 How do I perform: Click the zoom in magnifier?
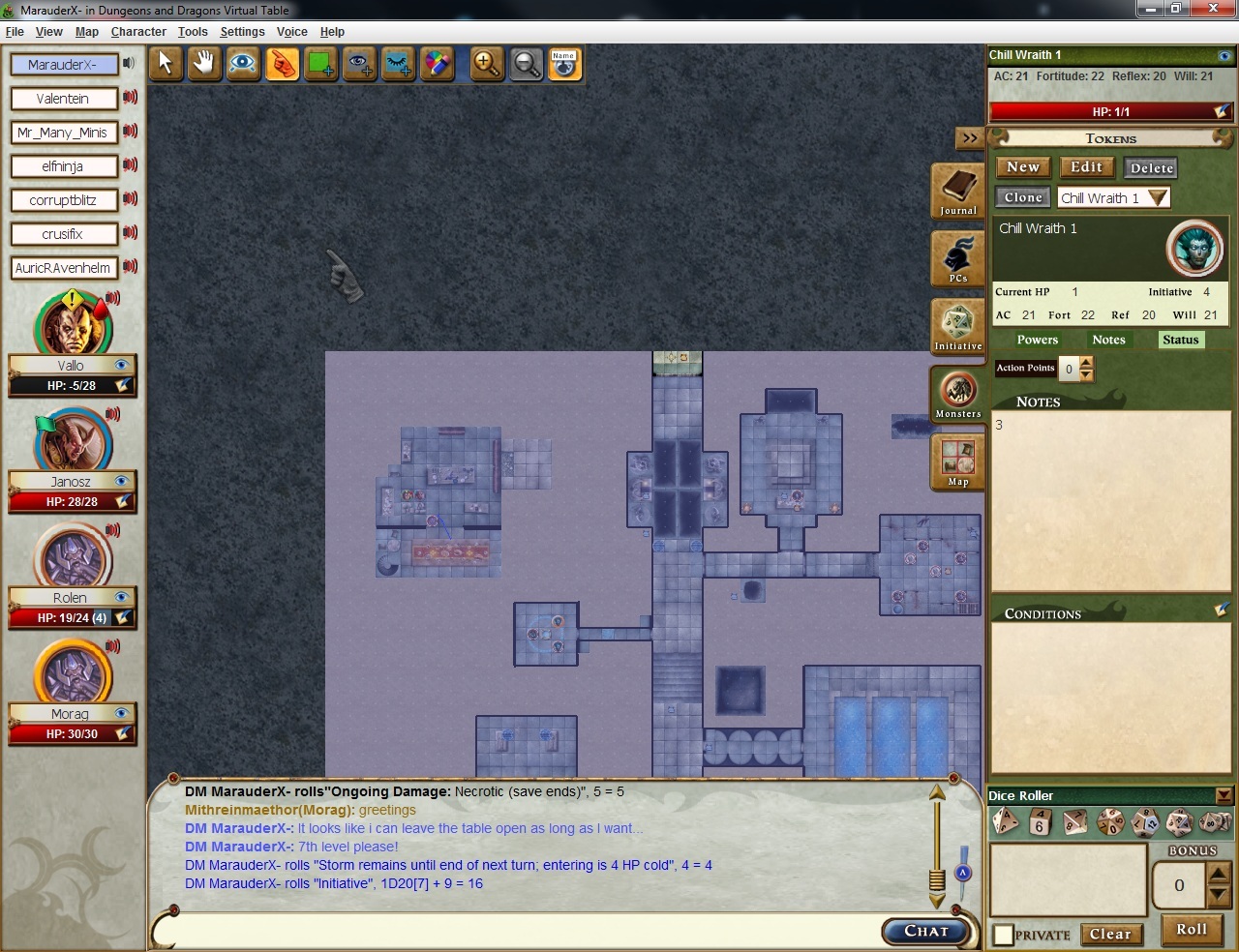[x=486, y=64]
